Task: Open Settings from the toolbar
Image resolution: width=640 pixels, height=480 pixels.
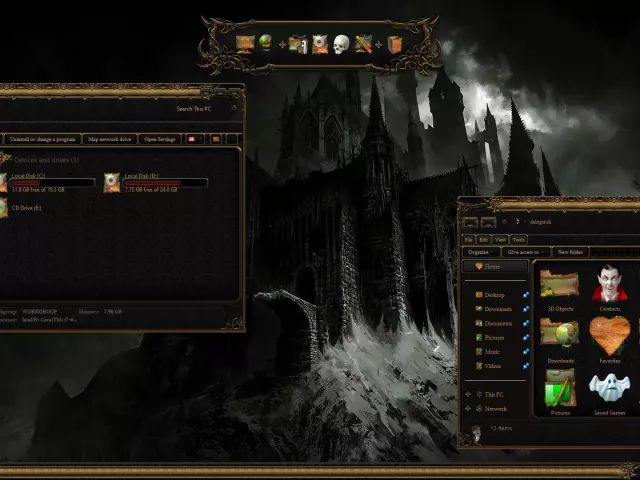Action: (x=160, y=139)
